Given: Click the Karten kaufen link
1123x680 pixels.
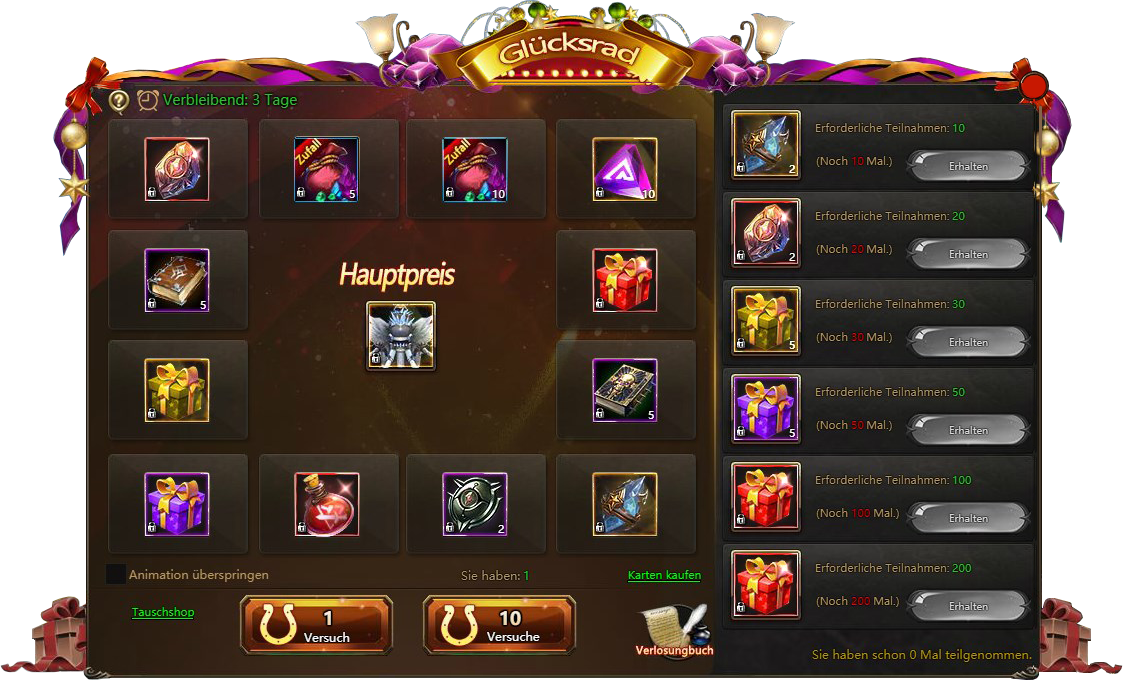Looking at the screenshot, I should 664,575.
